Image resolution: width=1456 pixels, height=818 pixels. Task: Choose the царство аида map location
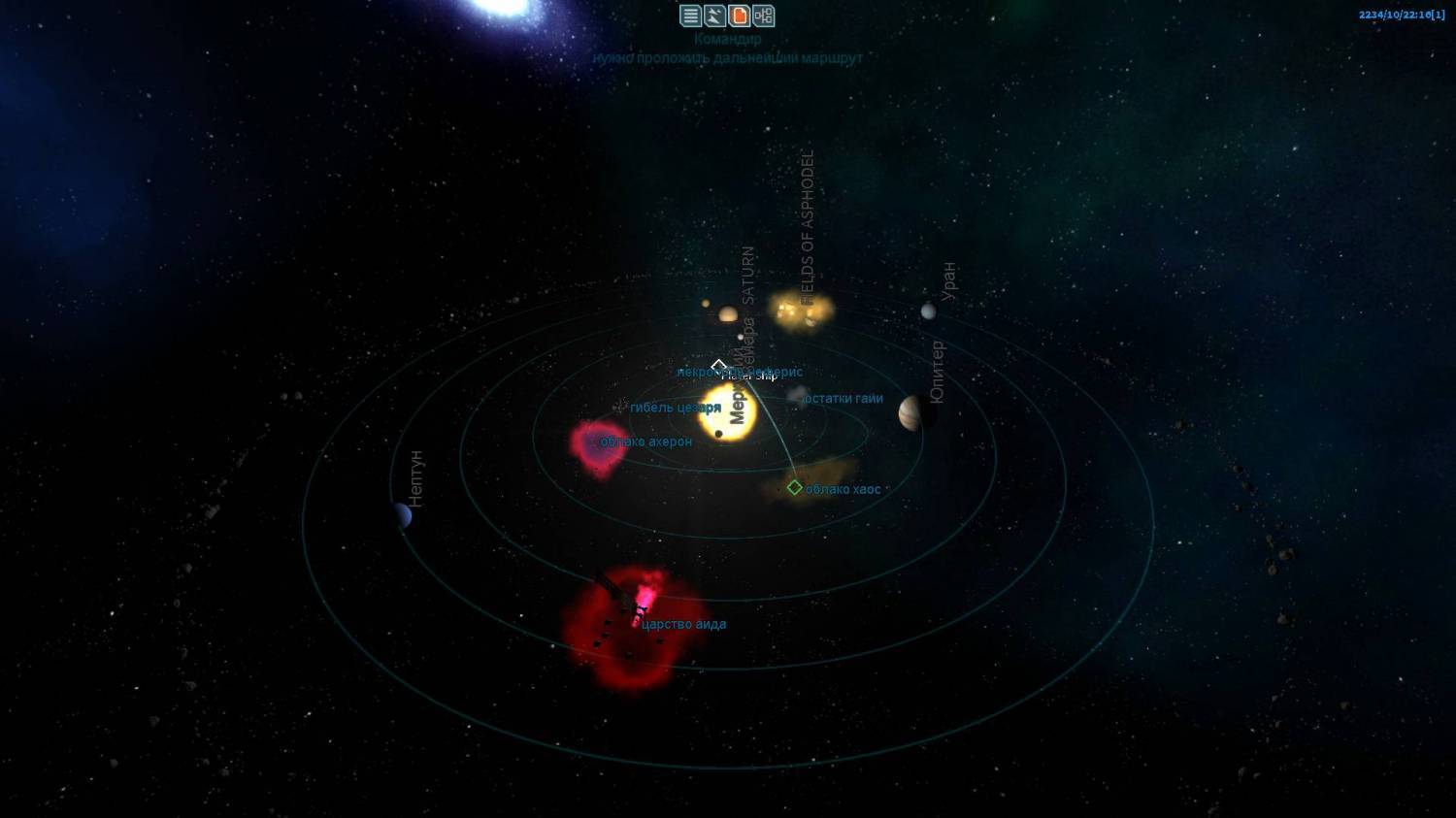(x=683, y=624)
